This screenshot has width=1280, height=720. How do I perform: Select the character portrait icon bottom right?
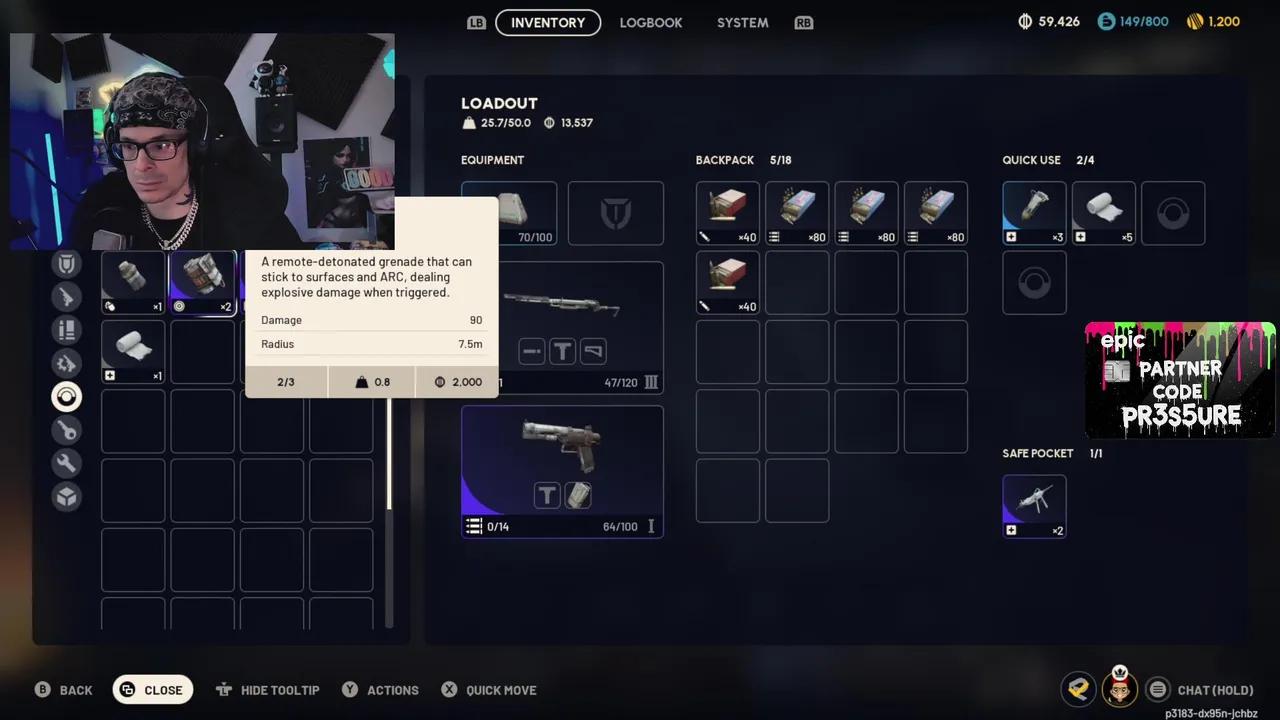pyautogui.click(x=1119, y=689)
